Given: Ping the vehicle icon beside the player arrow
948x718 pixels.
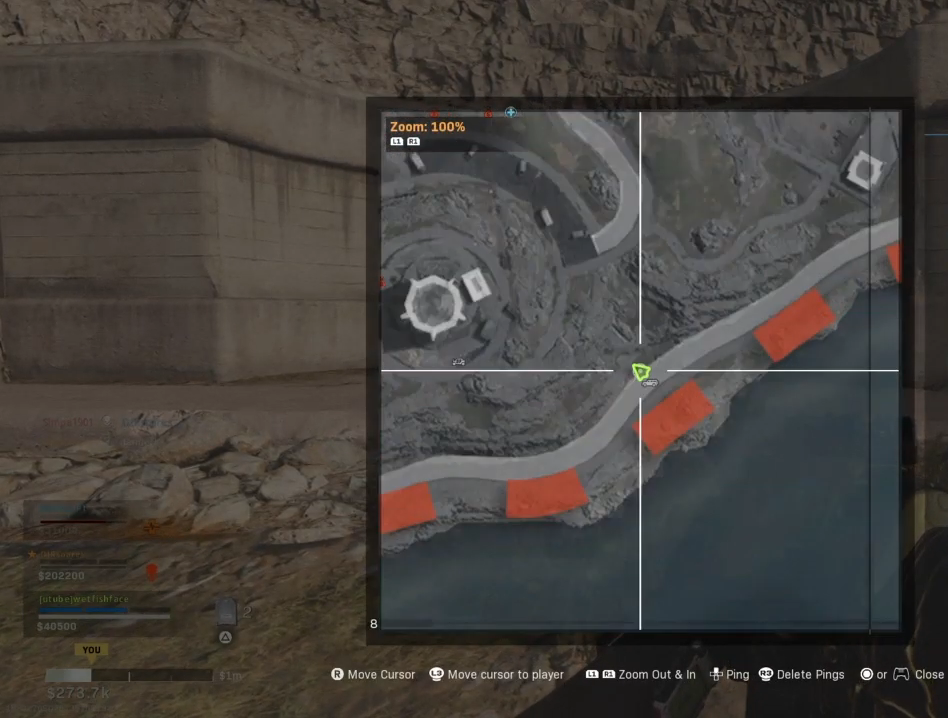Looking at the screenshot, I should coord(651,383).
